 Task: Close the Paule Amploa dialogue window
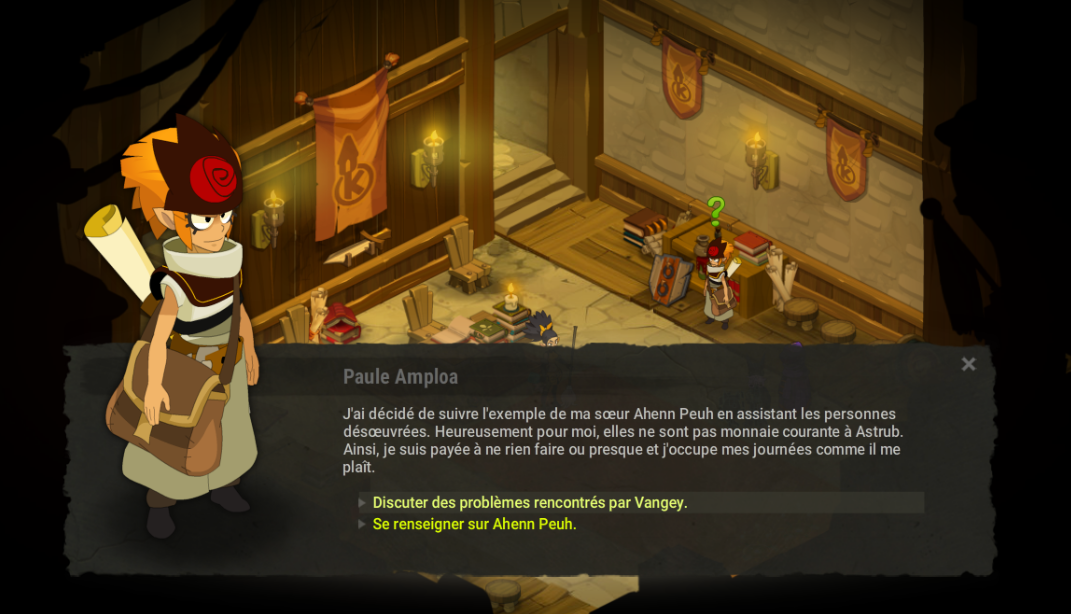(x=968, y=364)
